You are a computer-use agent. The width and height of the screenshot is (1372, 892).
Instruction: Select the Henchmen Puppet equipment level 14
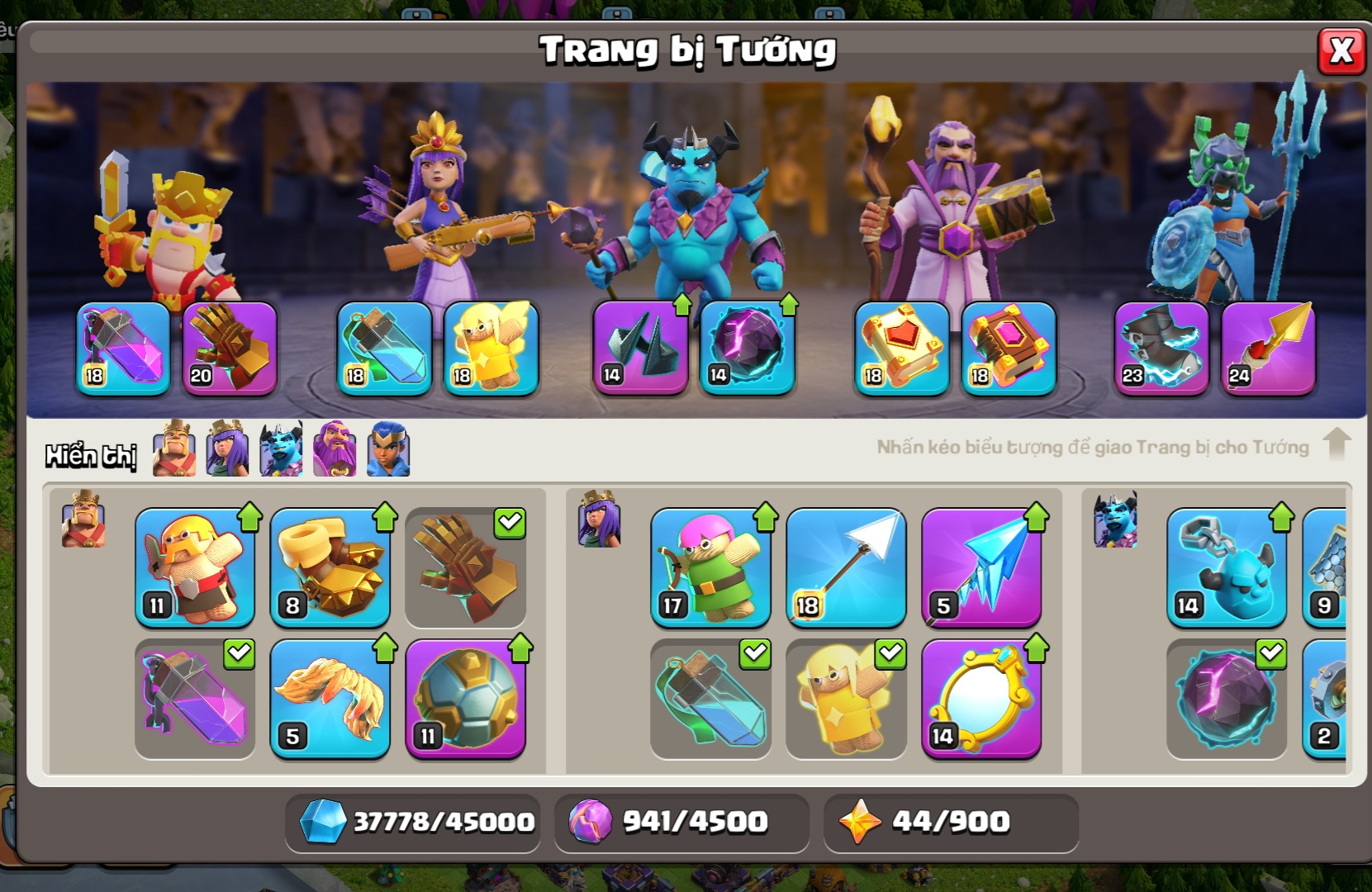(1227, 567)
